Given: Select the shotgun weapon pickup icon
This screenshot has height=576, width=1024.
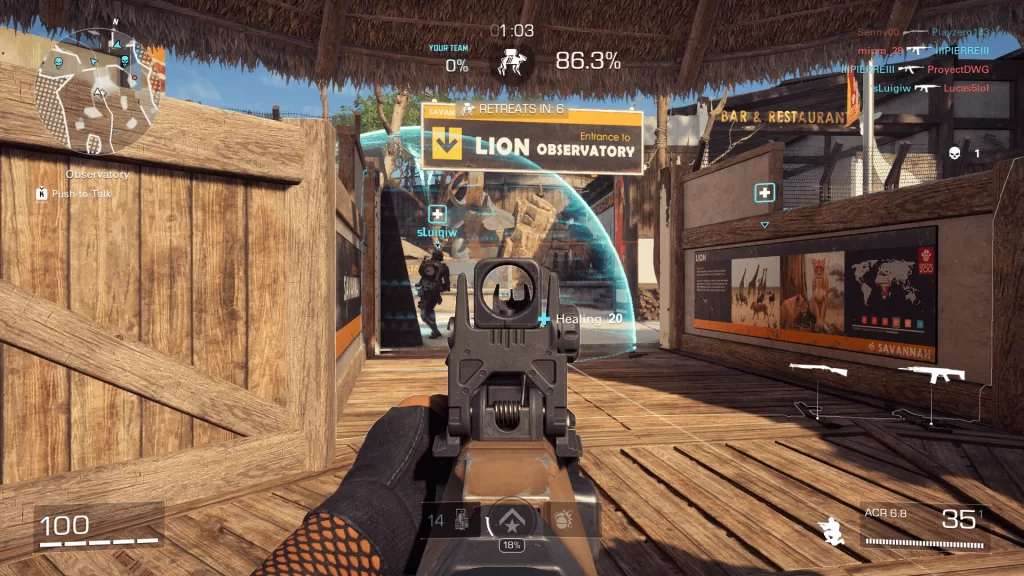Looking at the screenshot, I should 818,371.
